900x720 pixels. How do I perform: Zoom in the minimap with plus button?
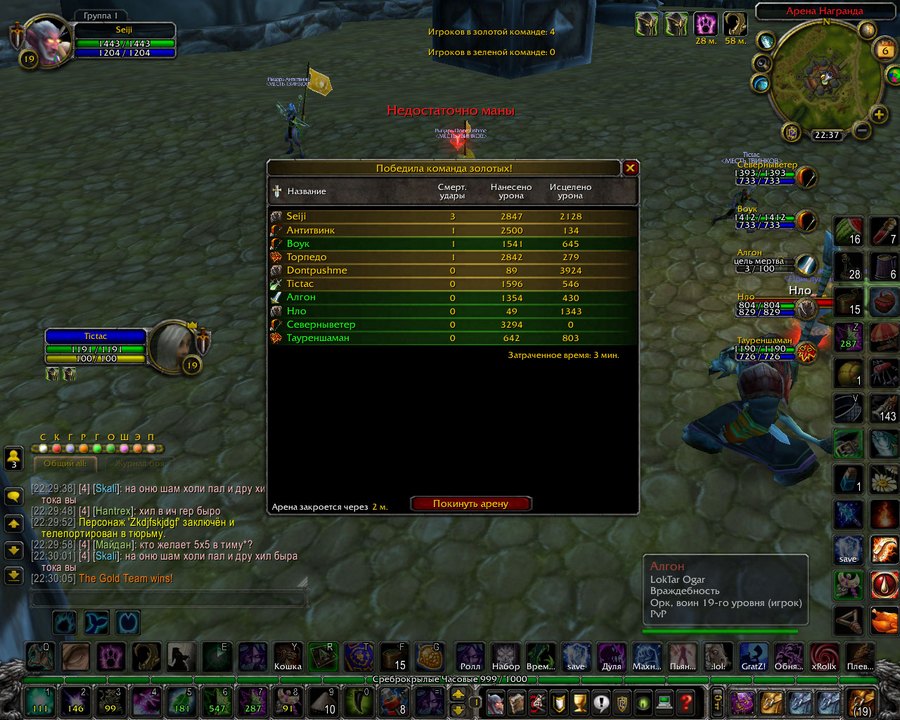880,115
